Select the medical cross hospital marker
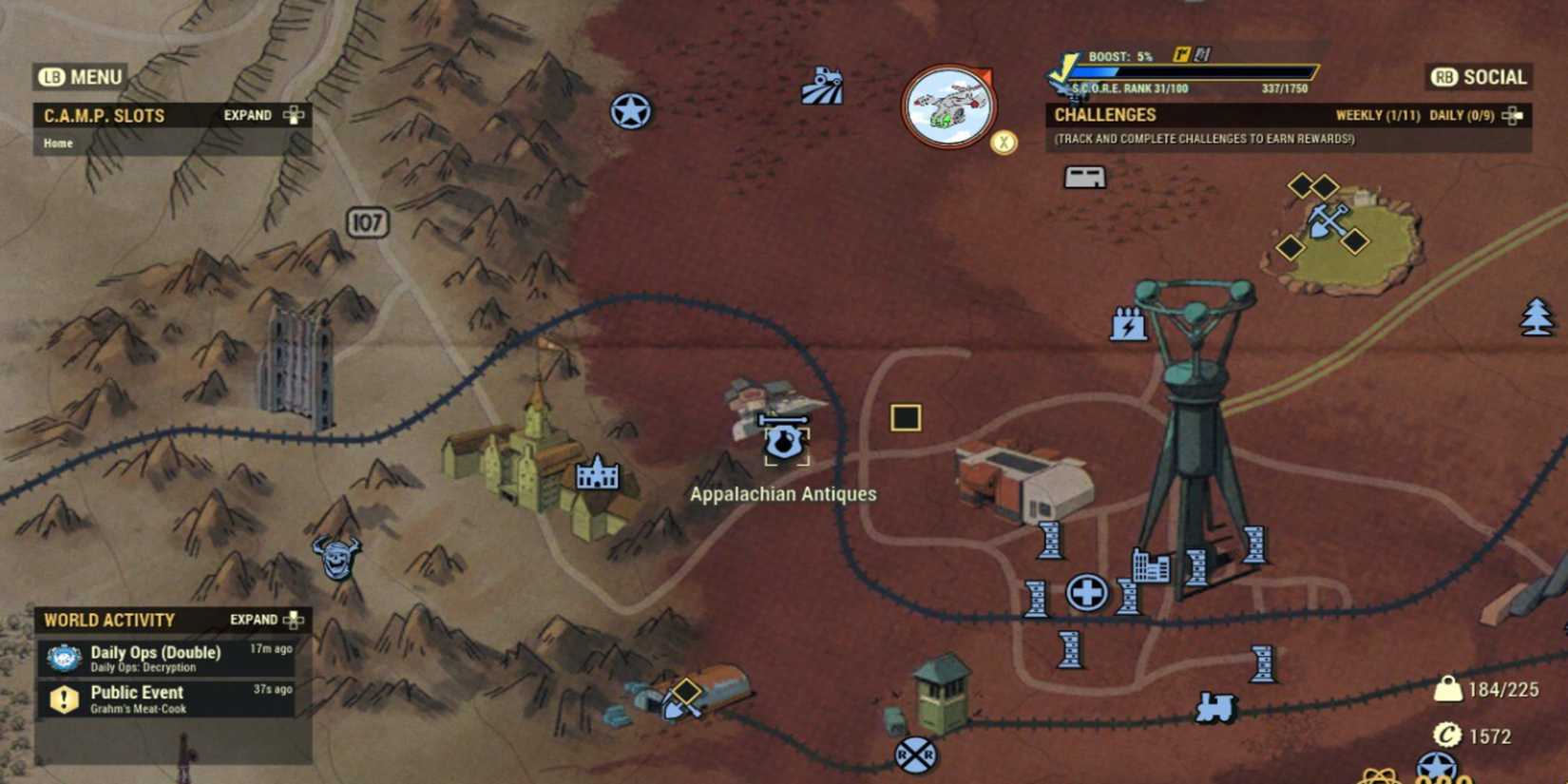The height and width of the screenshot is (784, 1568). (1086, 591)
